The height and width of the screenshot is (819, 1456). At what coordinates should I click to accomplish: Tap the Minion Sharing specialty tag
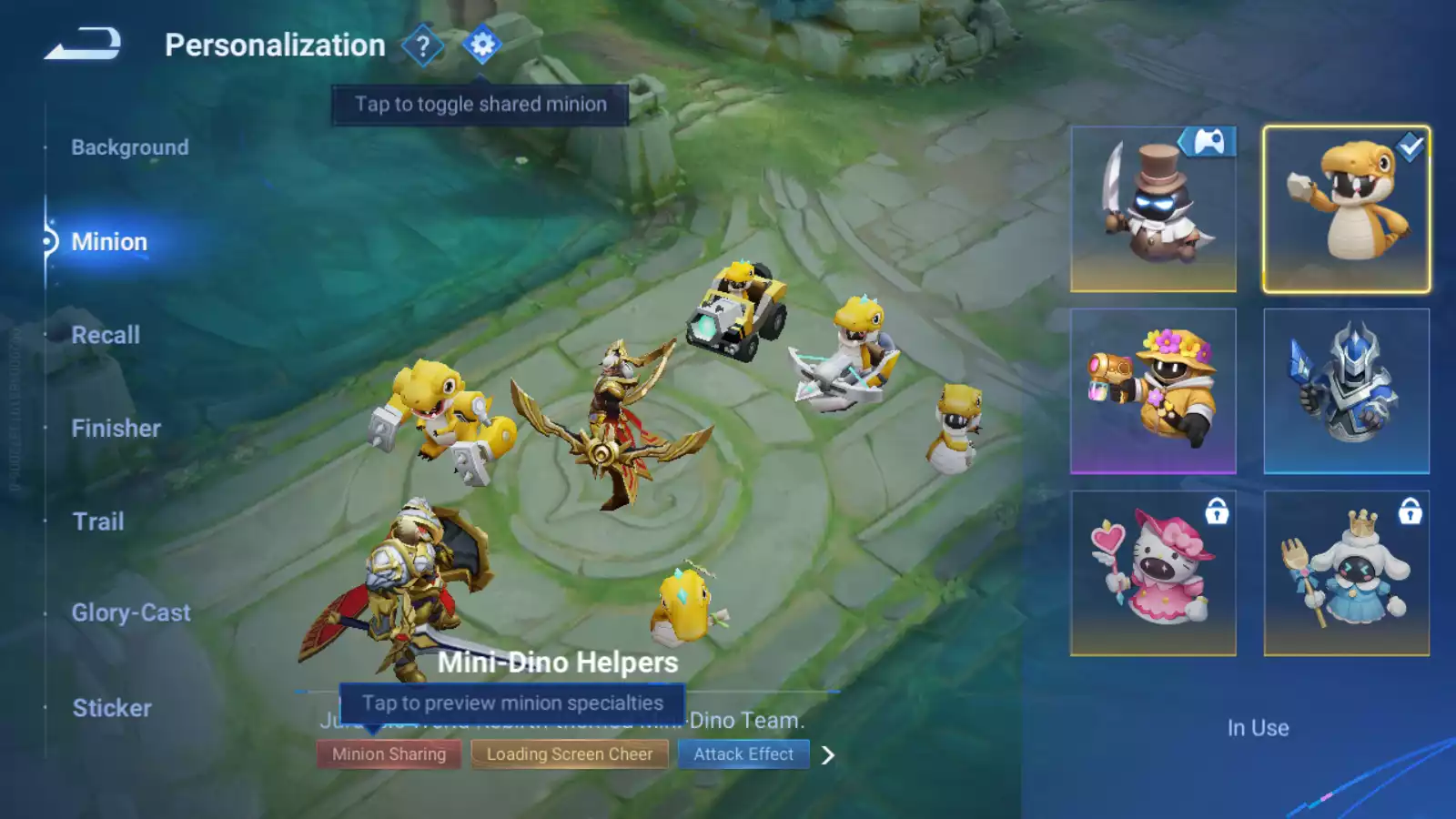[389, 754]
